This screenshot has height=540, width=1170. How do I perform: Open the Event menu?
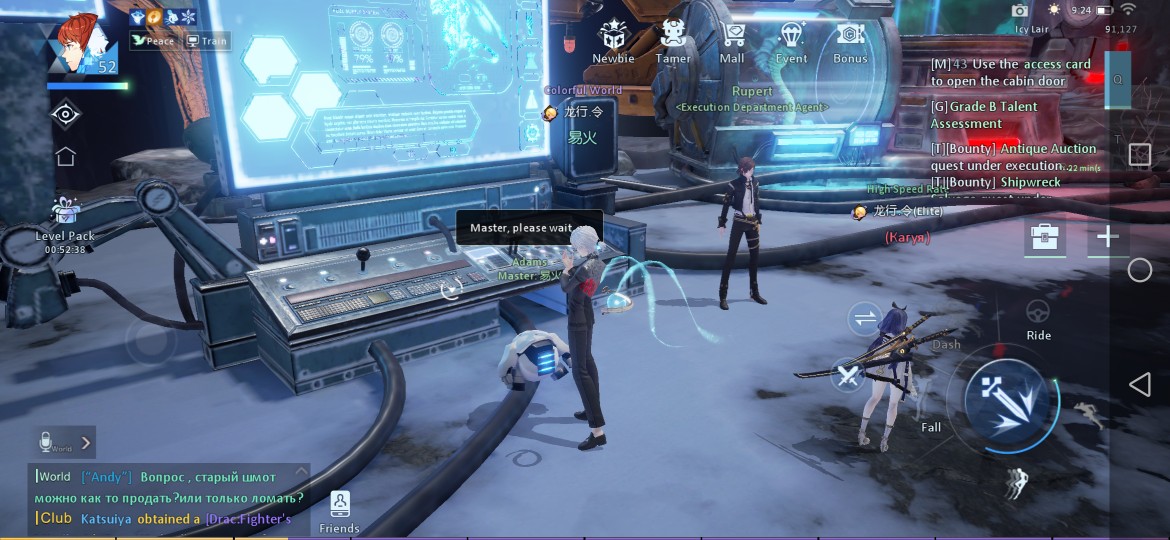pyautogui.click(x=791, y=41)
